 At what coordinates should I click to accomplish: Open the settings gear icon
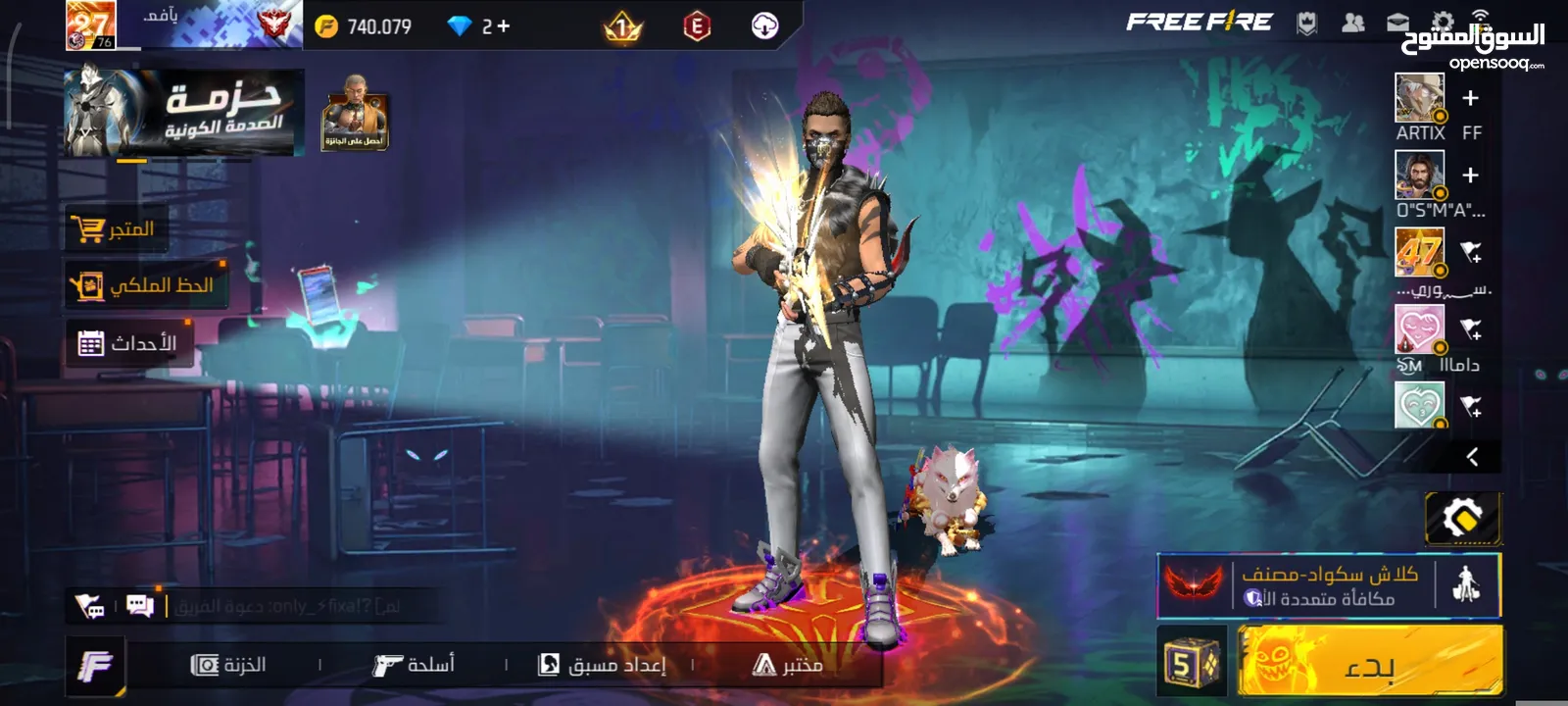coord(1443,23)
